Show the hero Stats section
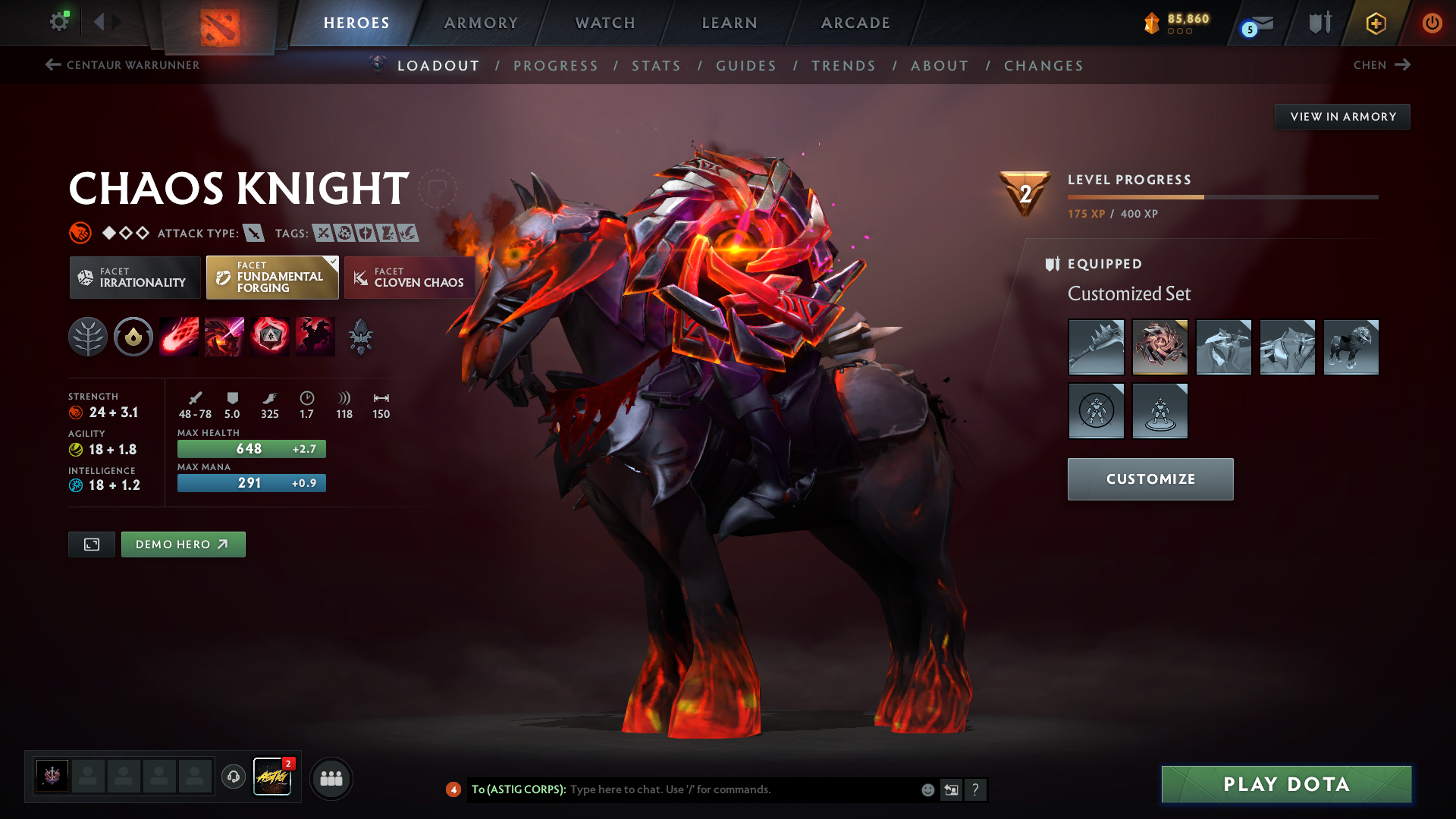Screen dimensions: 1456x819 (656, 66)
